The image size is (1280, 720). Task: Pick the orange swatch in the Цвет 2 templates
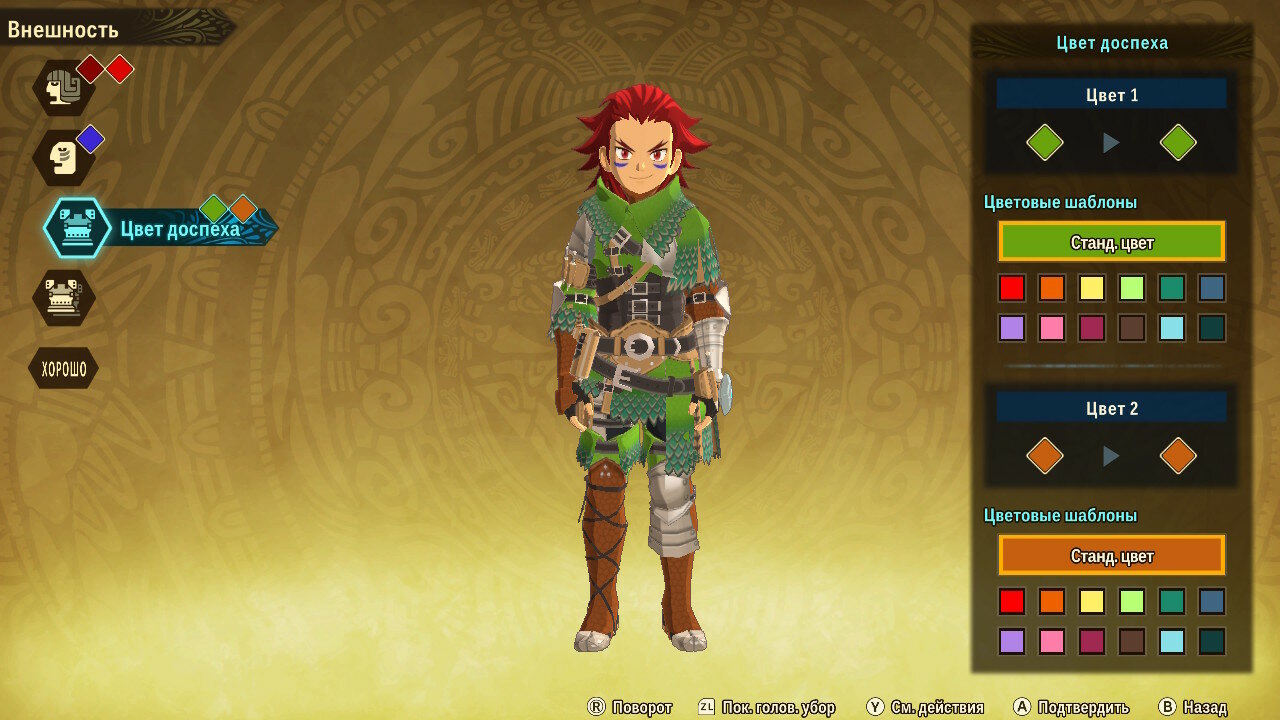[1052, 601]
